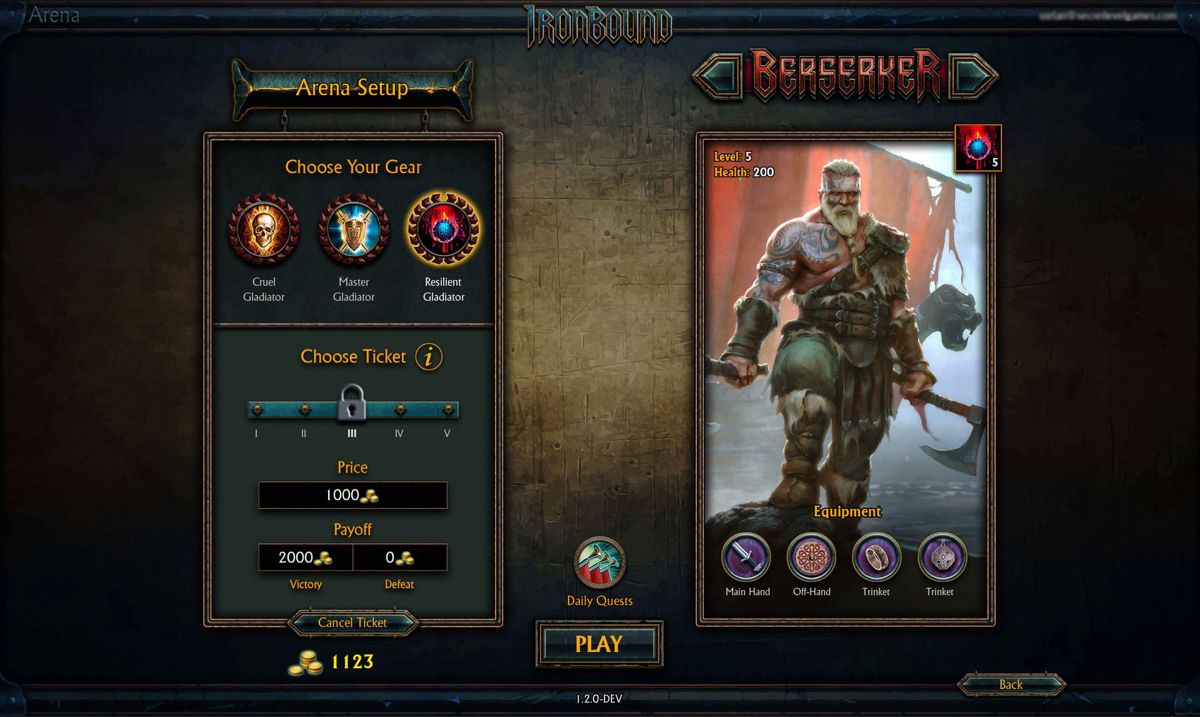
Task: Go back to the previous screen
Action: 1010,684
